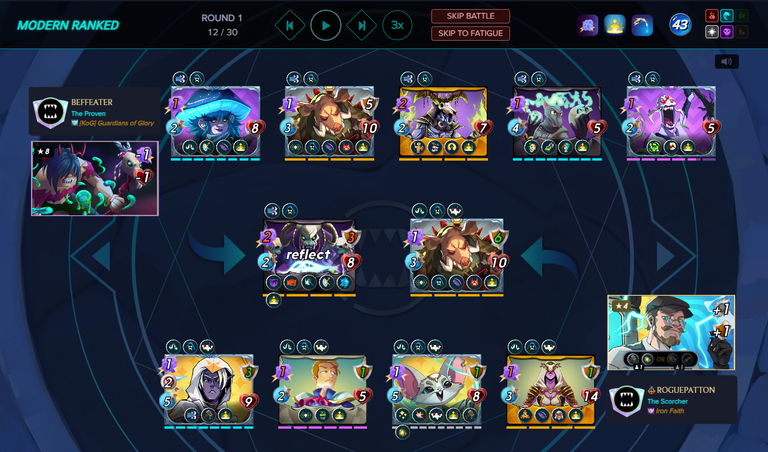Mute sound with the speaker button
Image resolution: width=768 pixels, height=452 pixels.
(726, 61)
